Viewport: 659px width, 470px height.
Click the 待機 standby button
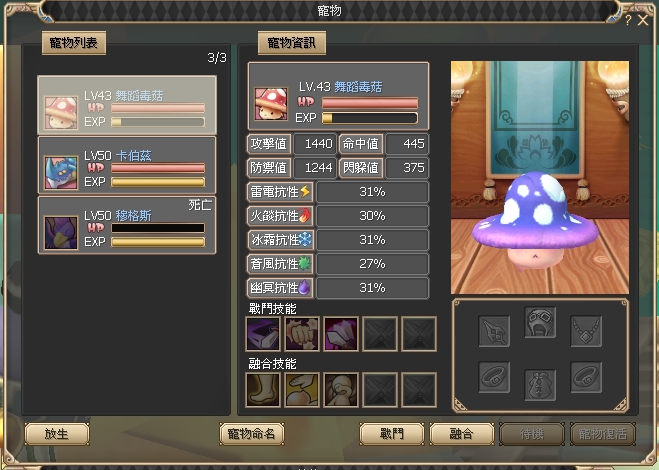530,434
